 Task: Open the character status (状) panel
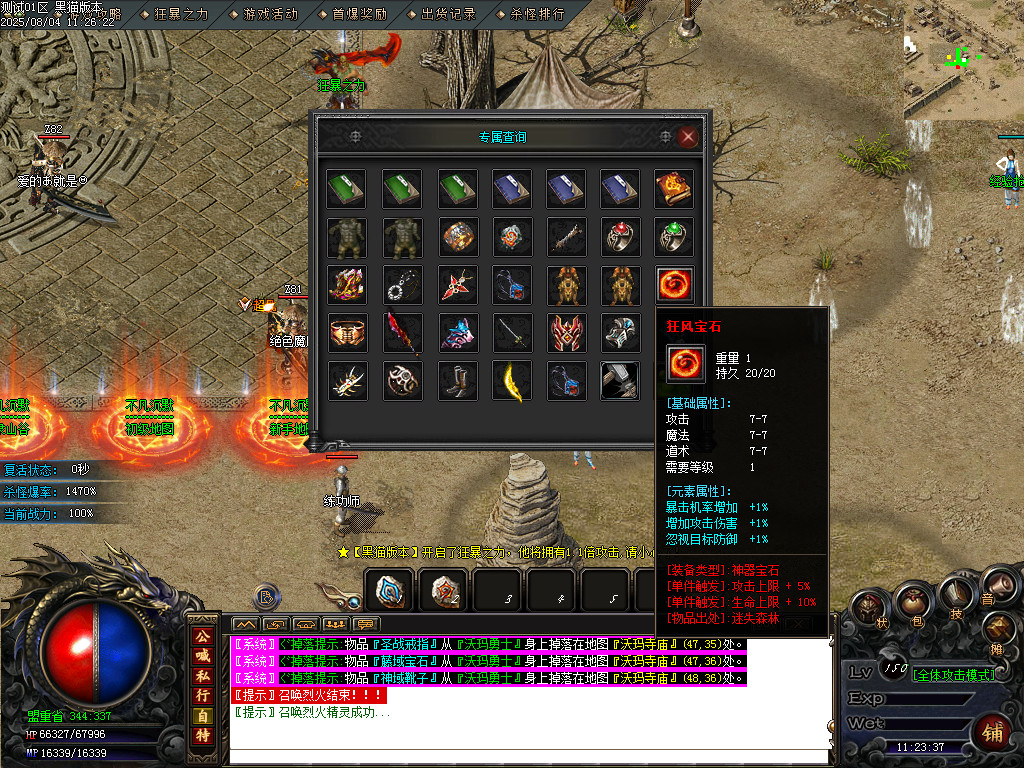(868, 607)
